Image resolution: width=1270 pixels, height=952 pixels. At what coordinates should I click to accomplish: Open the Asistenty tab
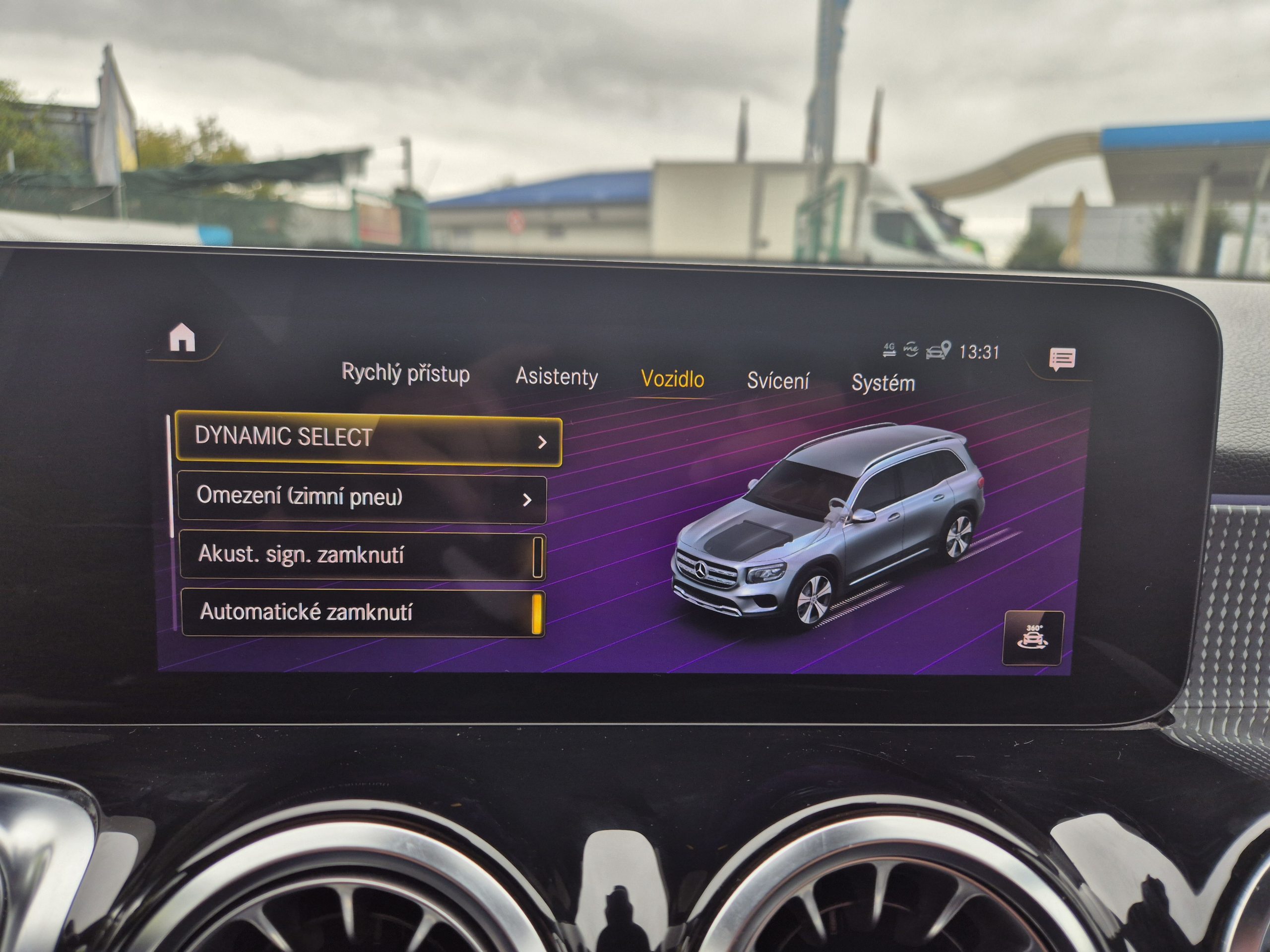point(556,377)
